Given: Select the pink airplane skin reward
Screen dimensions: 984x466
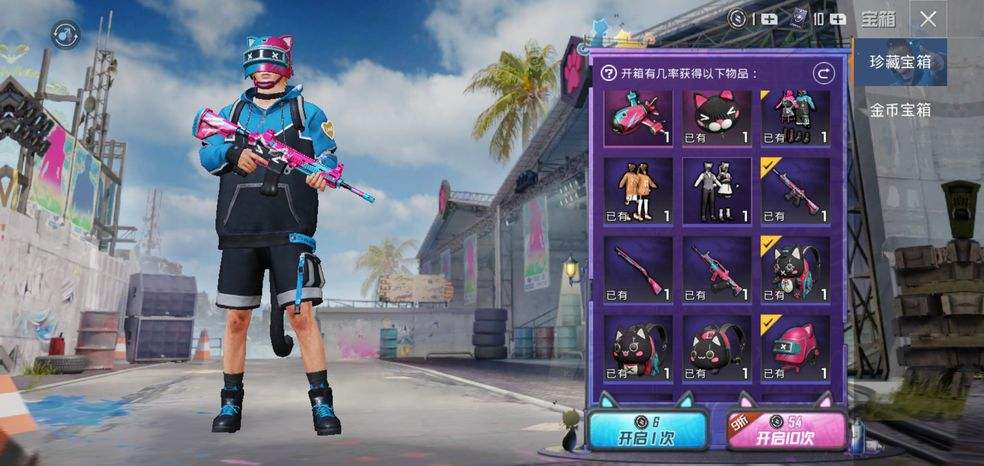Looking at the screenshot, I should [x=638, y=118].
